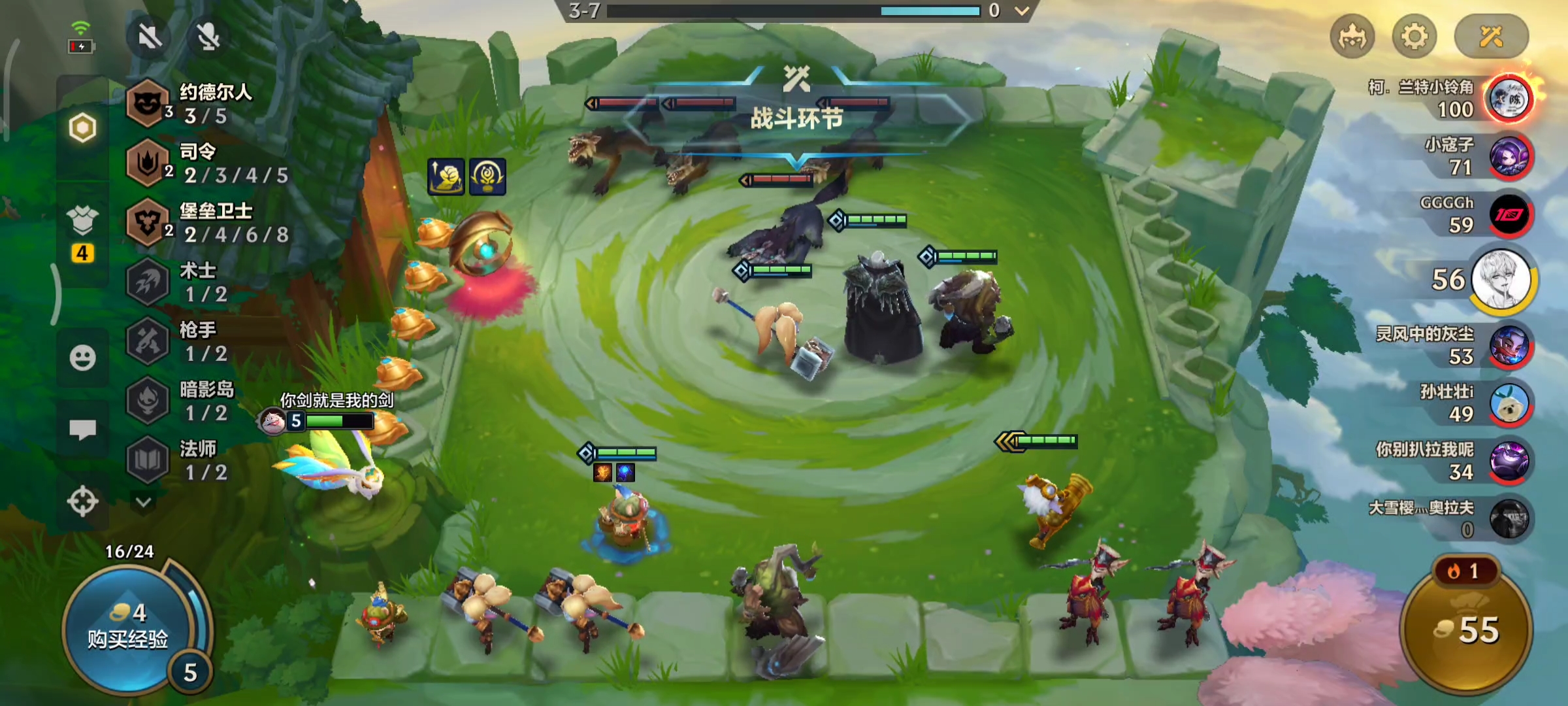Open the chat speech bubble

tap(82, 429)
